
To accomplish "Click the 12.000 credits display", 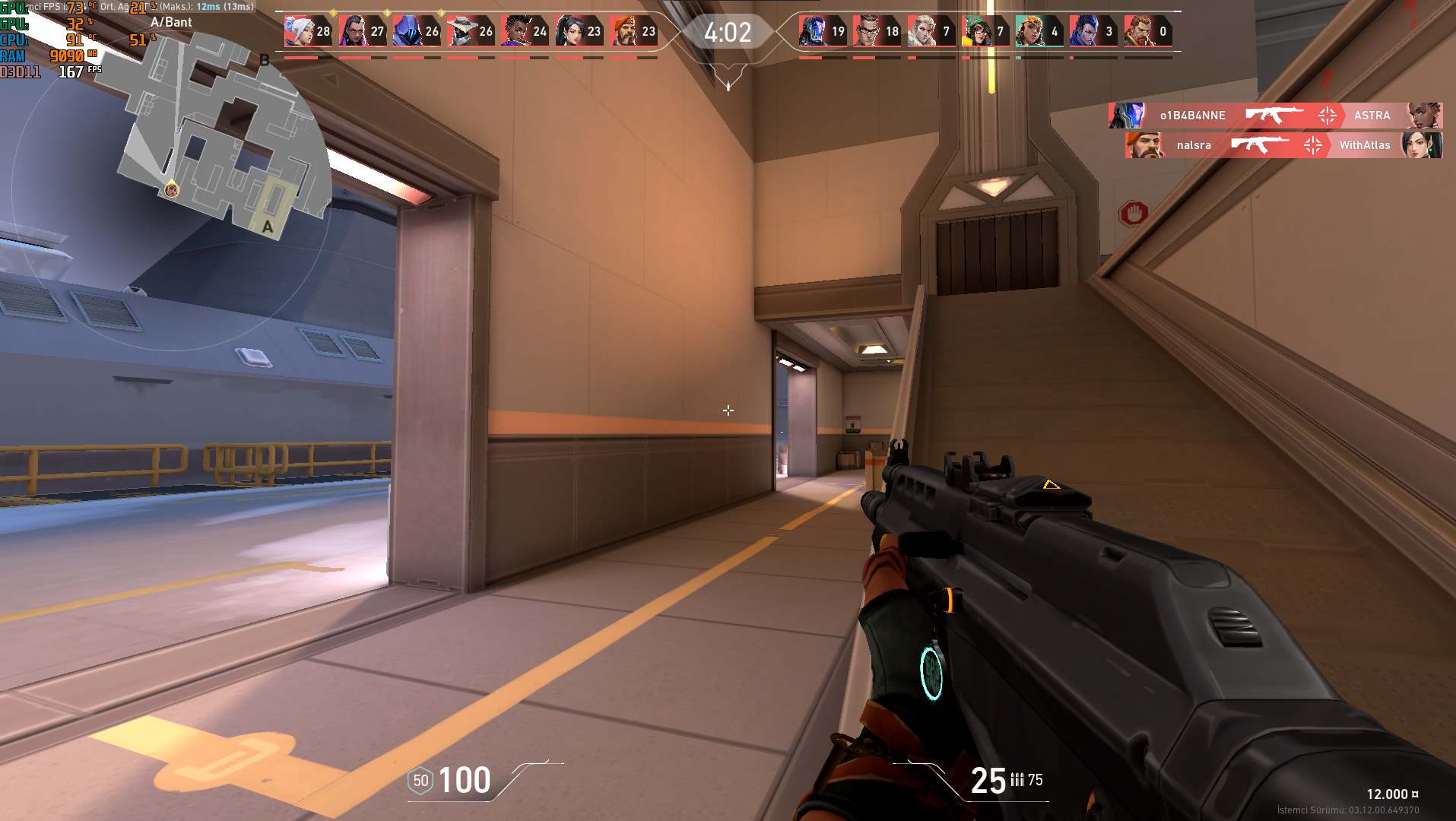I will (x=1389, y=793).
